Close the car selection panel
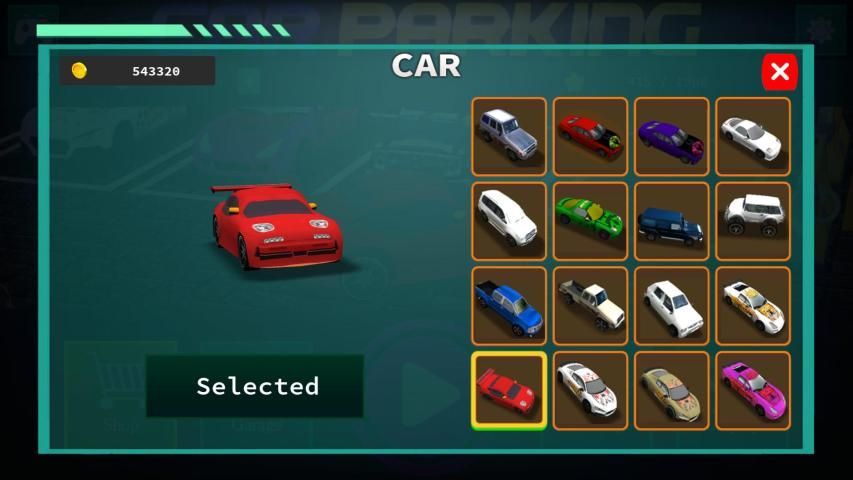 [x=780, y=72]
